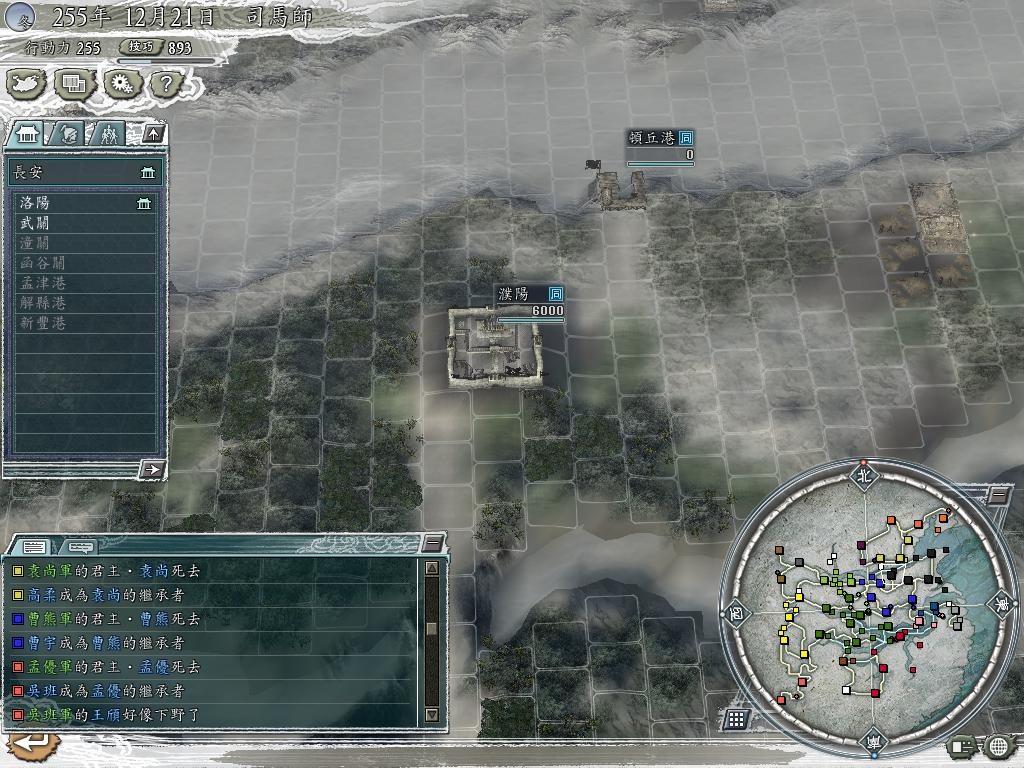Click the map-shaped icon button

pos(27,85)
